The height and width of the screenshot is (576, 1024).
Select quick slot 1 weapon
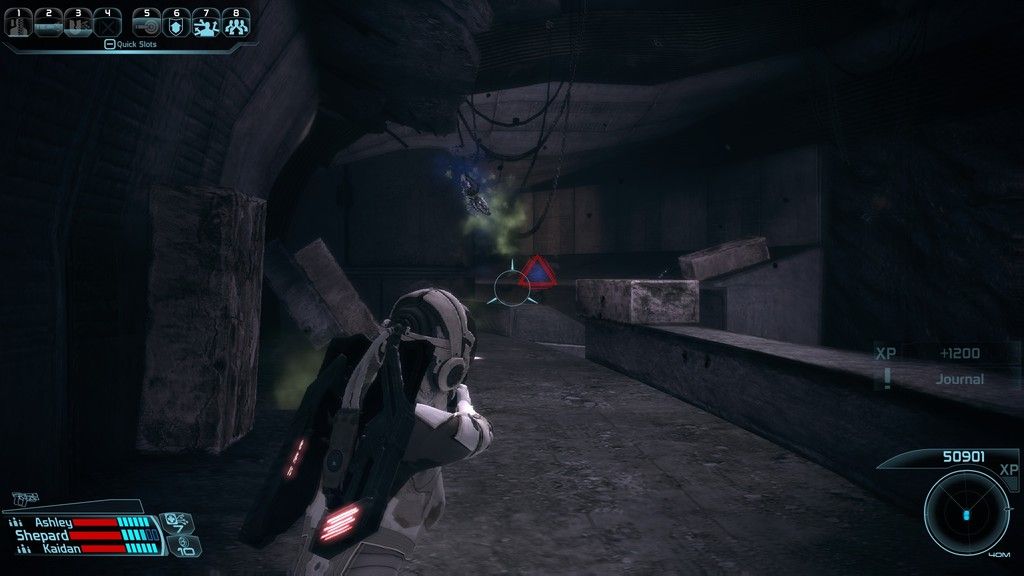tap(17, 23)
